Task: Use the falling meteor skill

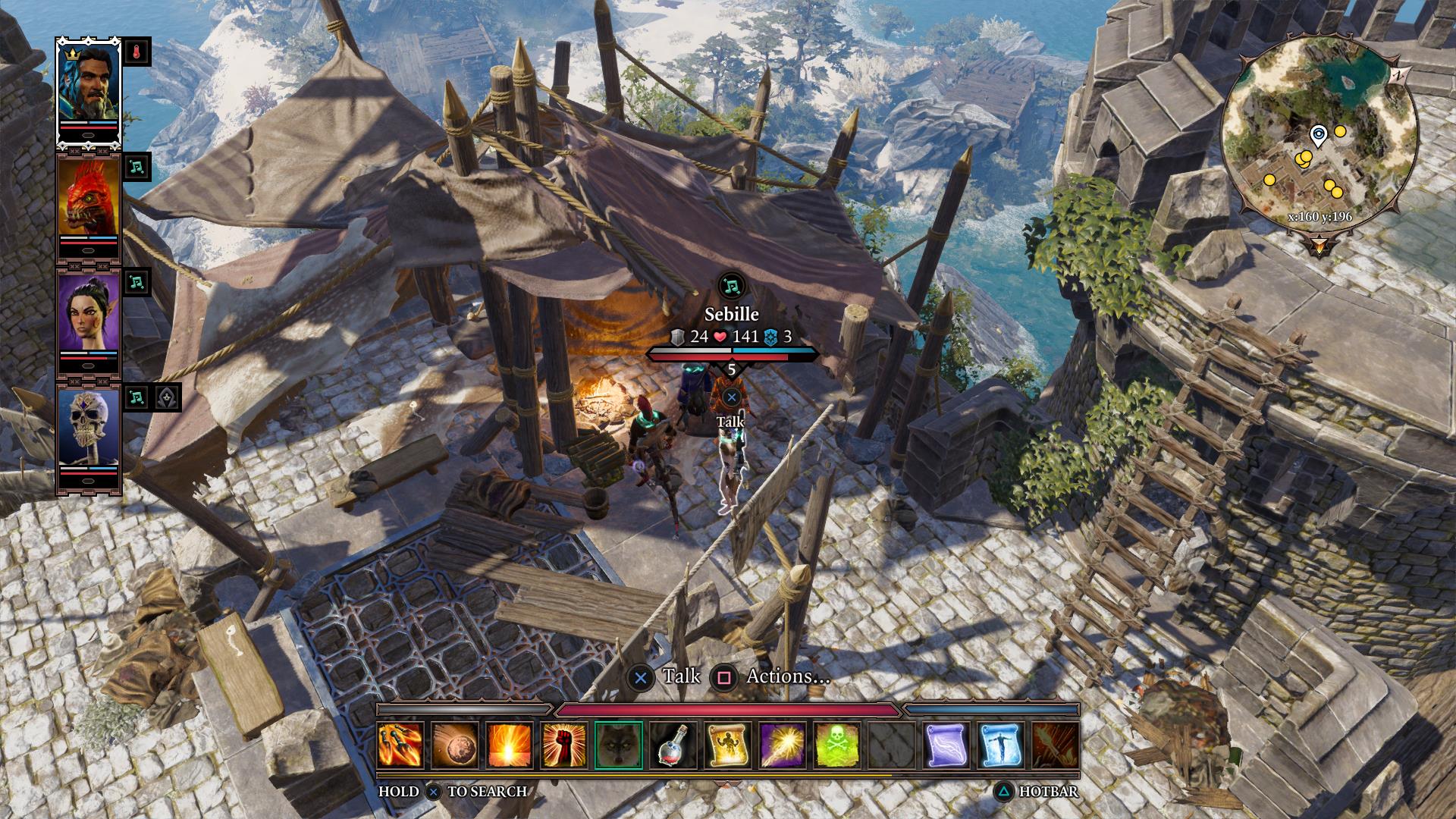Action: [x=455, y=745]
